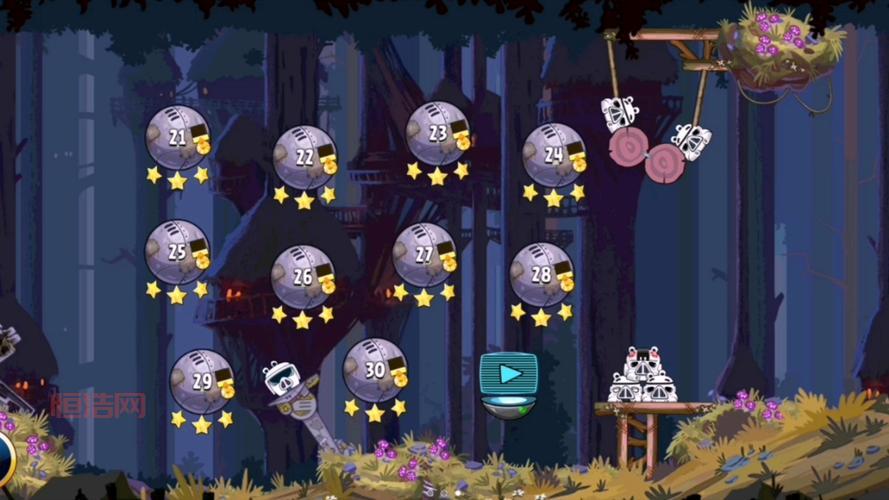Play level 26
The image size is (889, 500).
tap(302, 277)
